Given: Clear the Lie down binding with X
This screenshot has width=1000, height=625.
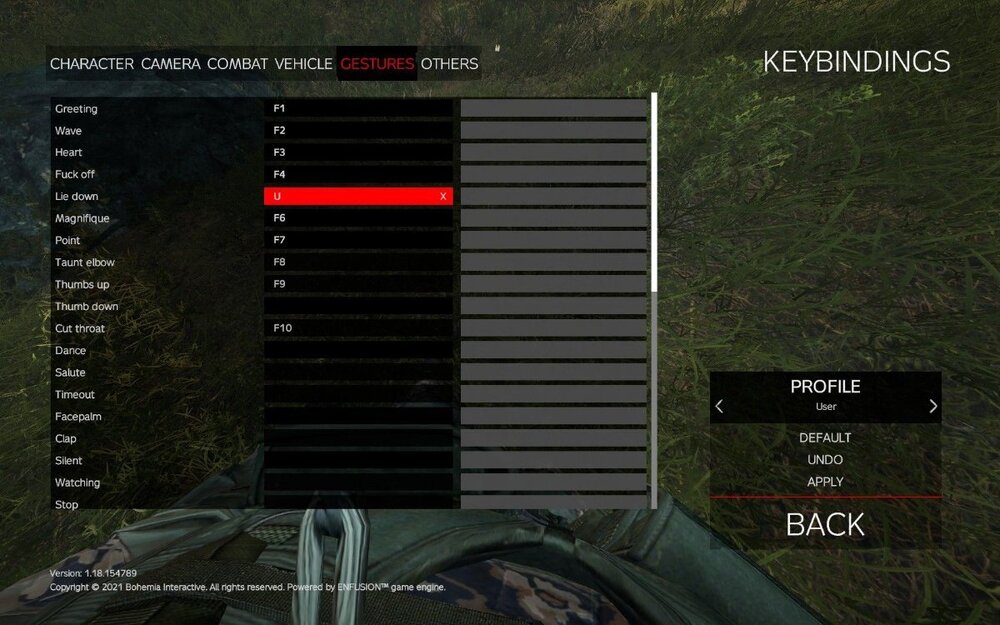Looking at the screenshot, I should (443, 197).
